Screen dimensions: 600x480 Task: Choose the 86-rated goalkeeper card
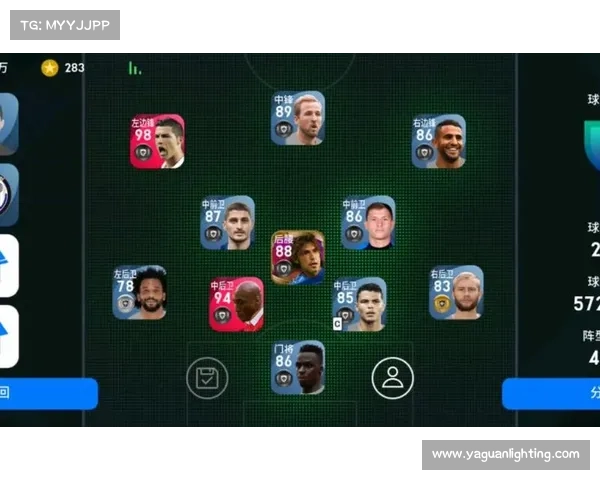tap(298, 367)
